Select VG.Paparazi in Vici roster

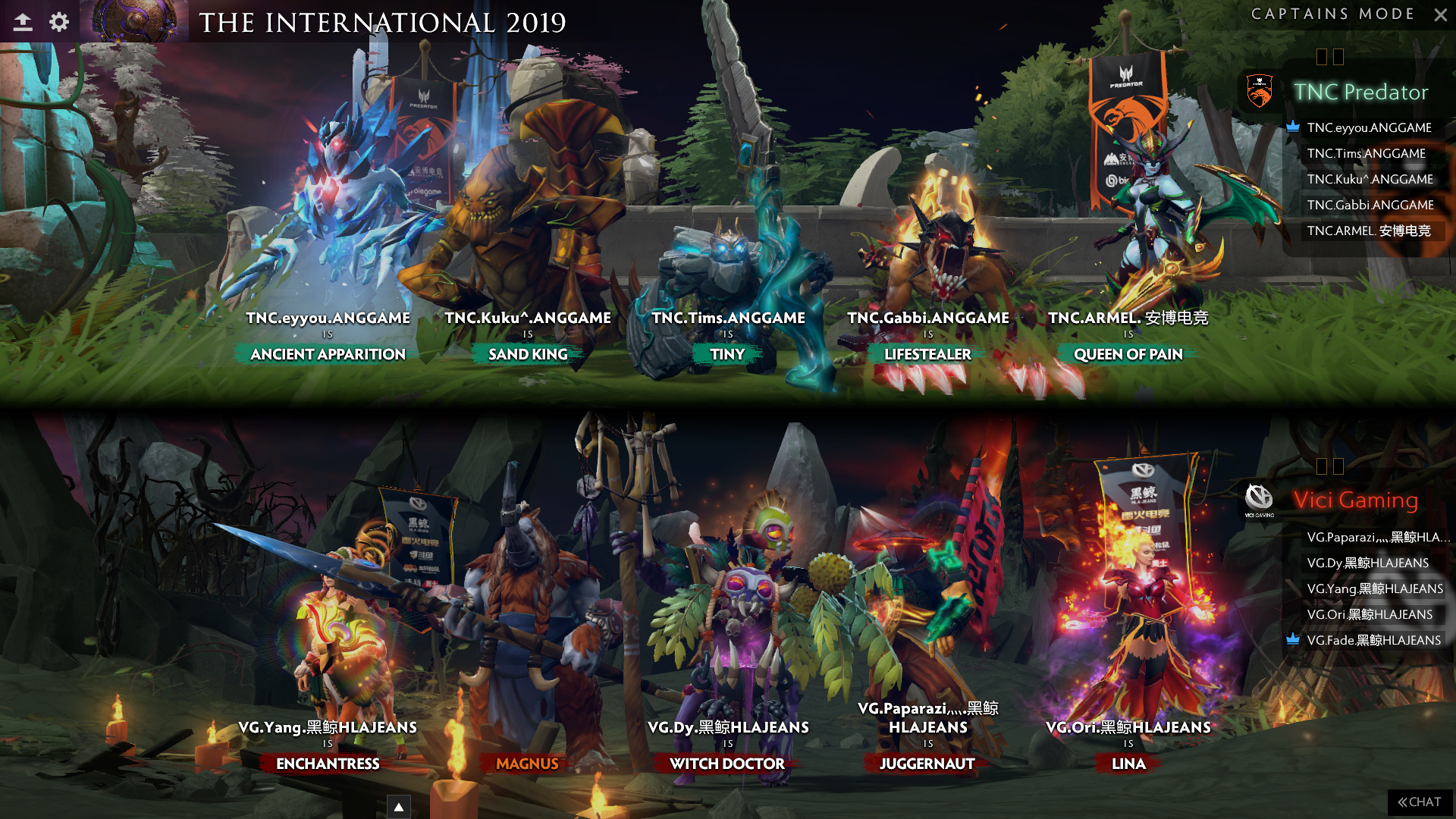click(x=1376, y=537)
